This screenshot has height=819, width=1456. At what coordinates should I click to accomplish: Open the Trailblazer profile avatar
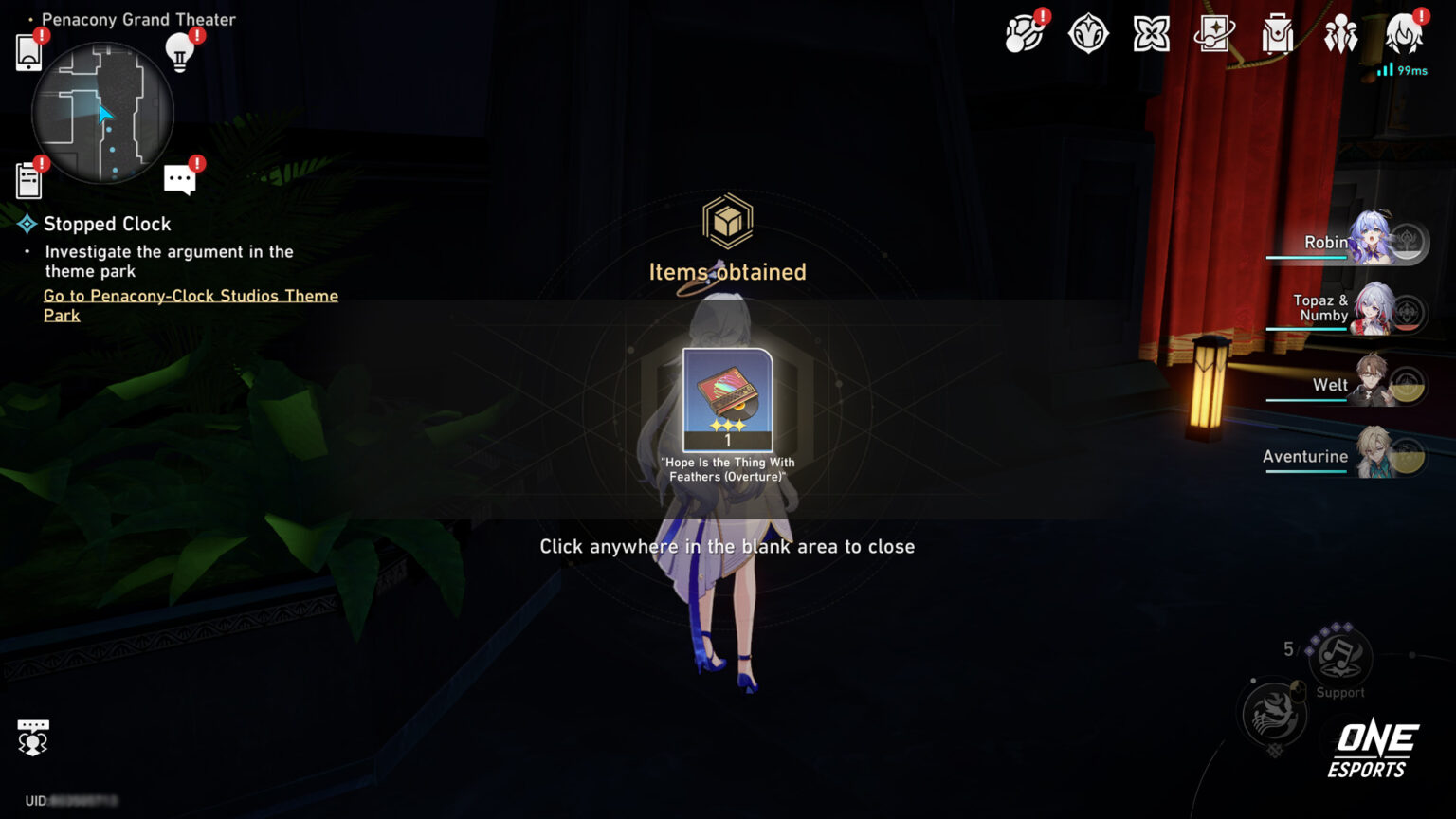[x=1403, y=32]
